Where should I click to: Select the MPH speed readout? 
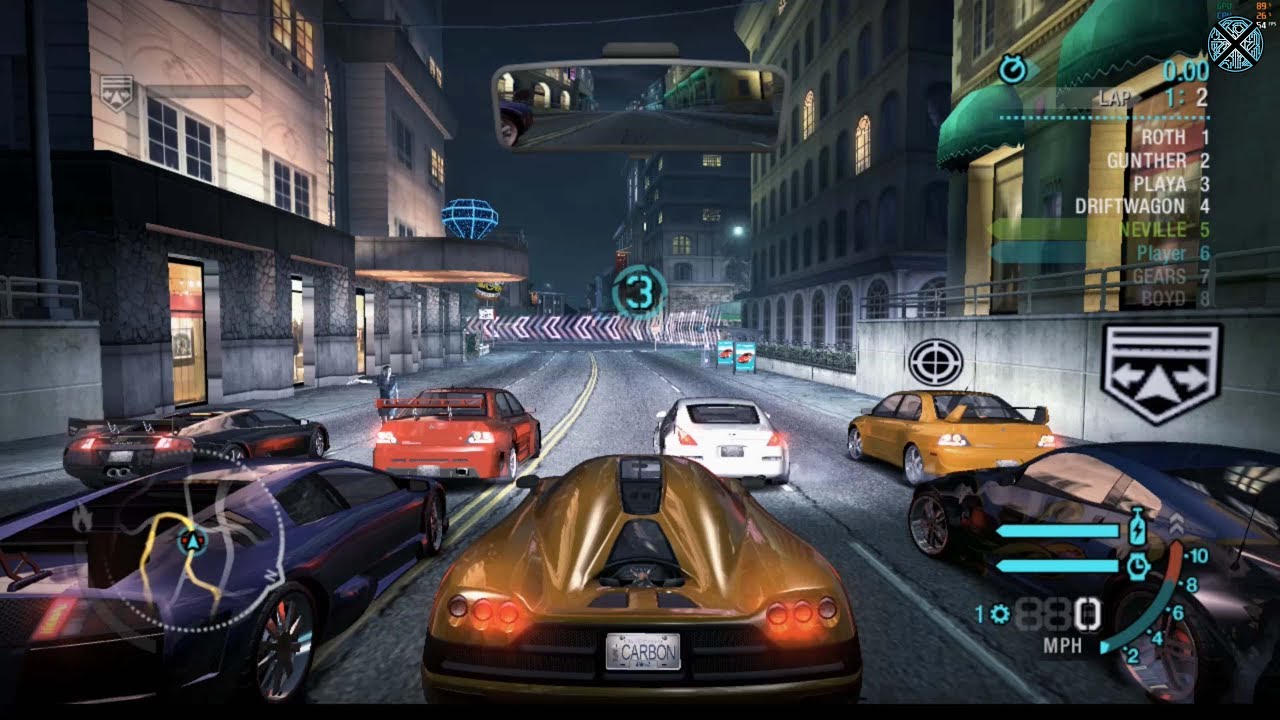pos(1061,644)
